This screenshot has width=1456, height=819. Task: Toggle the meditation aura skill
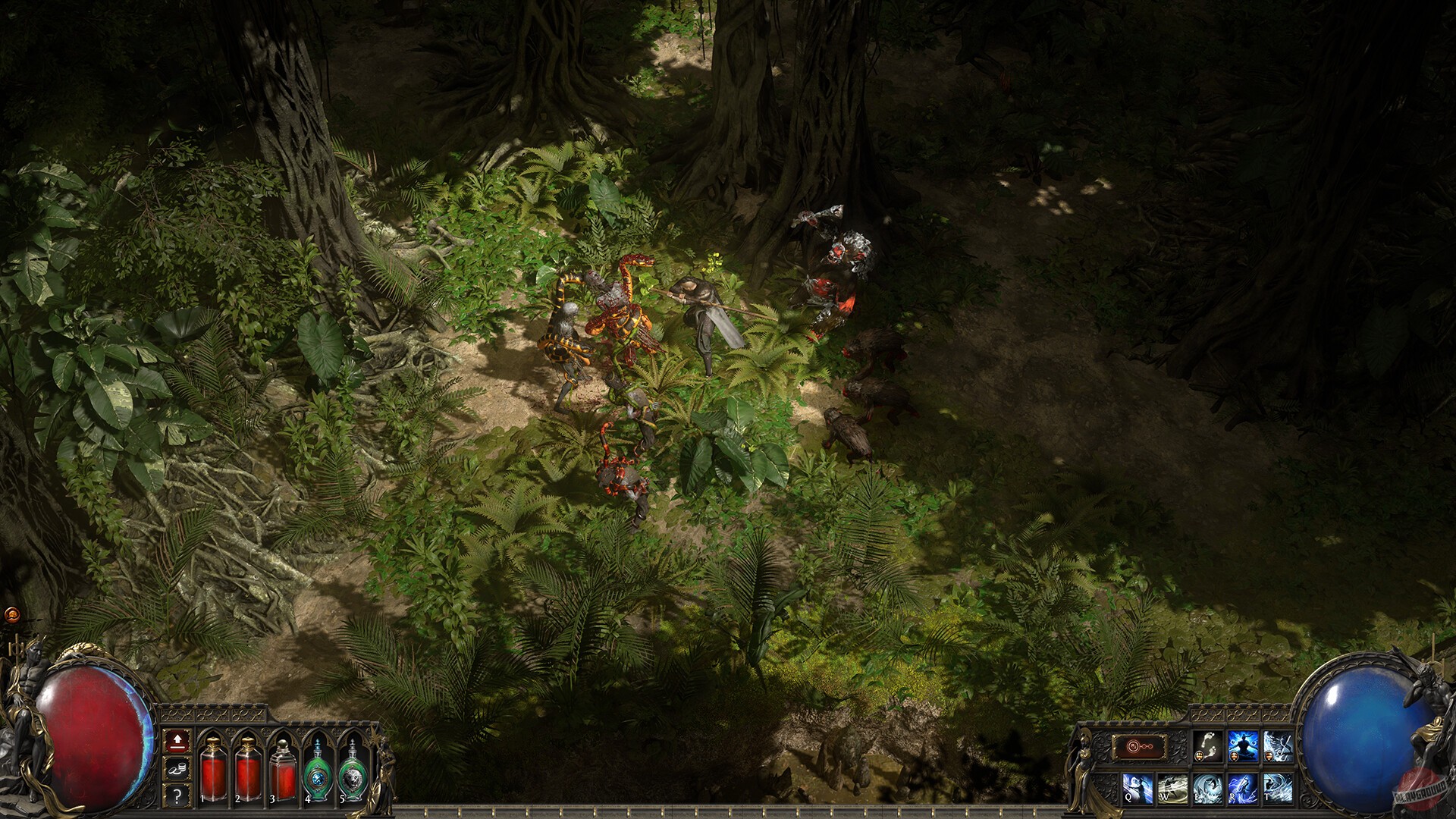coord(1242,745)
